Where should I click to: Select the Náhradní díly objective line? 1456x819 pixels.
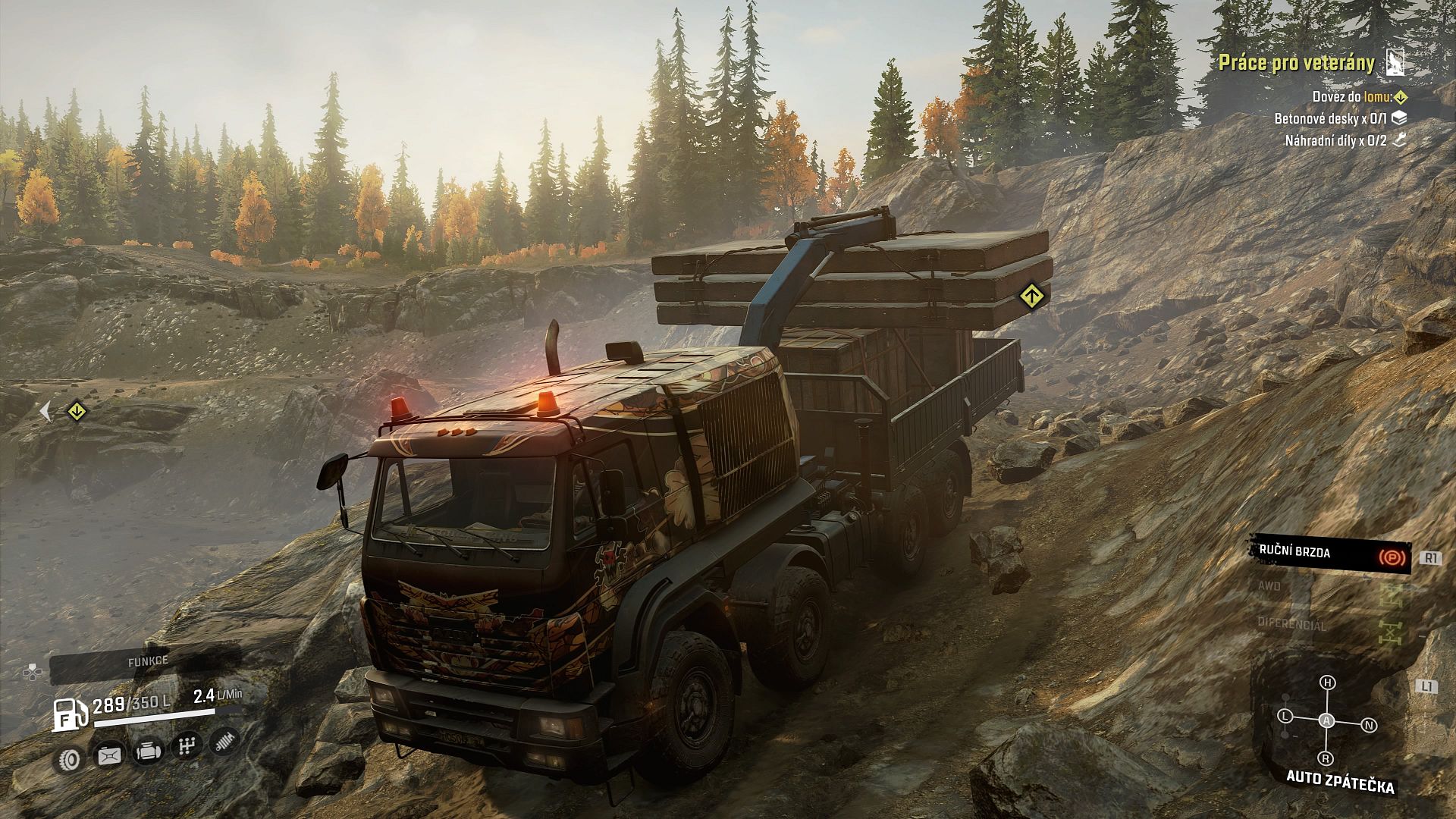click(x=1335, y=140)
